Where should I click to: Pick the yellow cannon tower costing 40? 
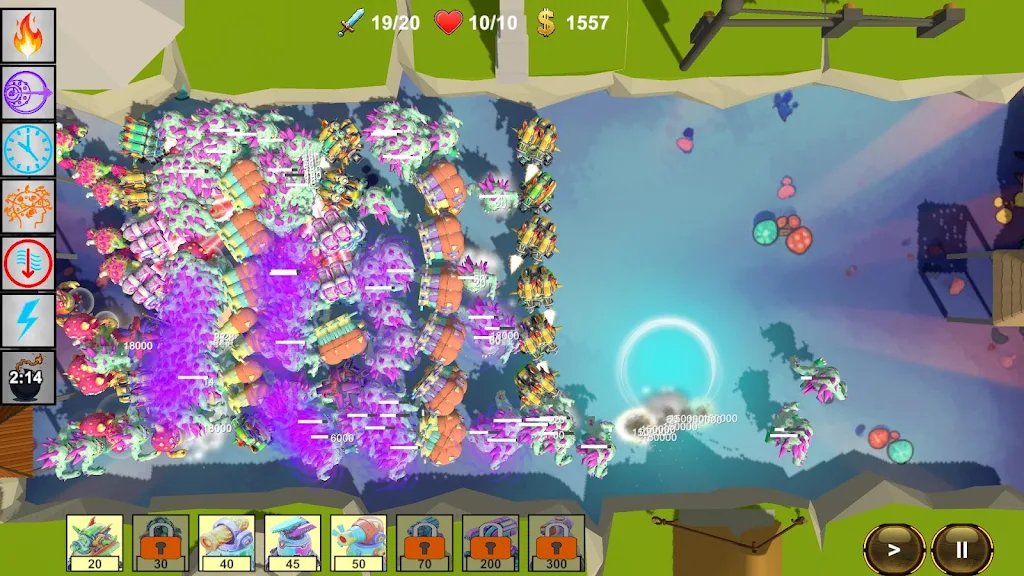[227, 543]
